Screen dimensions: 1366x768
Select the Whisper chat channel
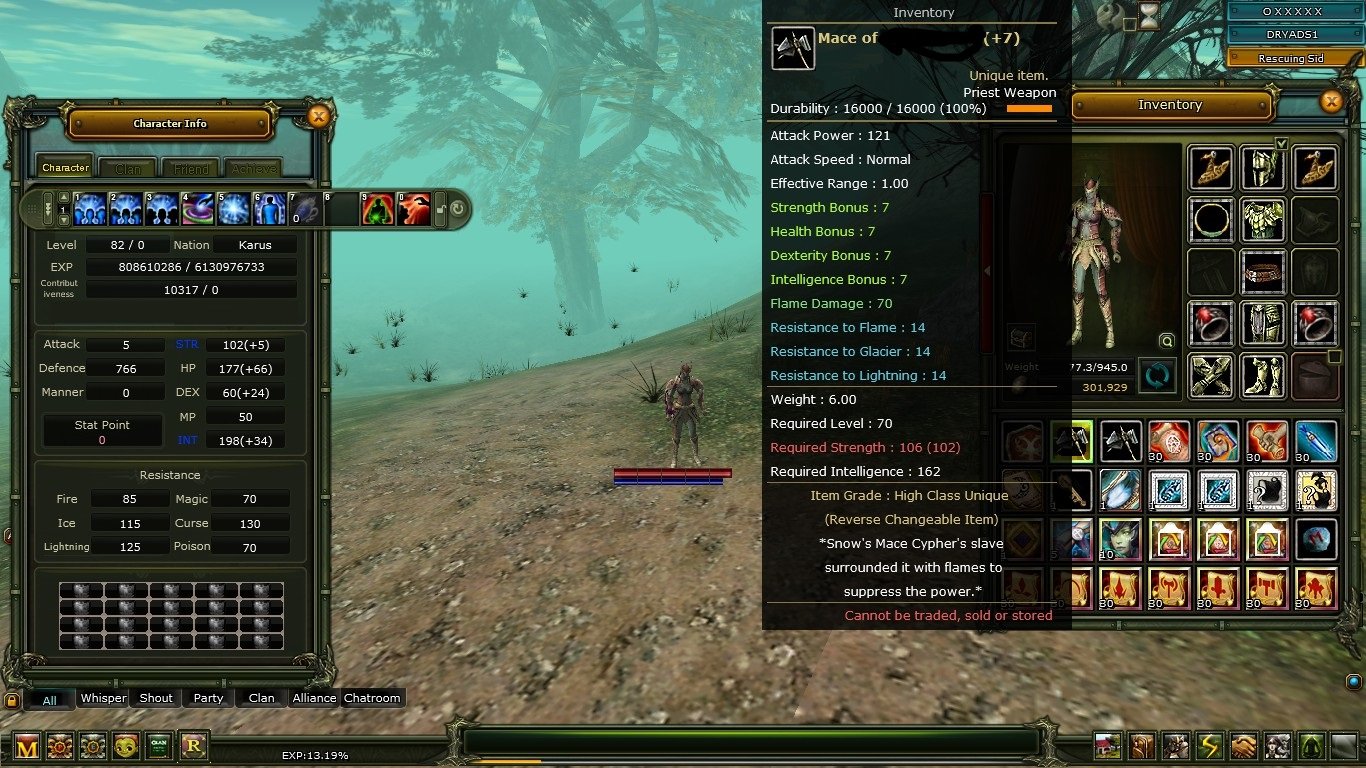[x=103, y=698]
